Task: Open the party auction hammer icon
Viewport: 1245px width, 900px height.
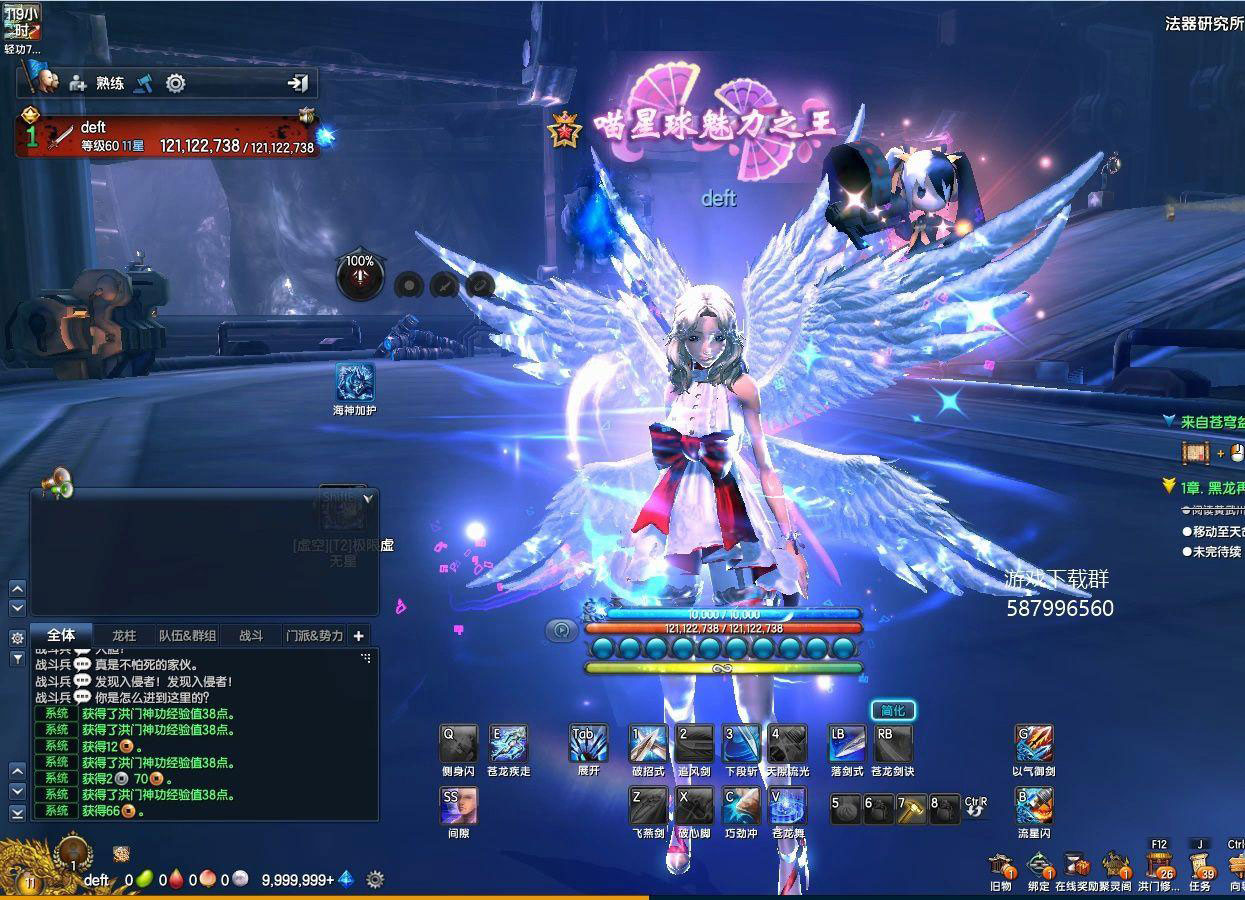Action: click(144, 83)
